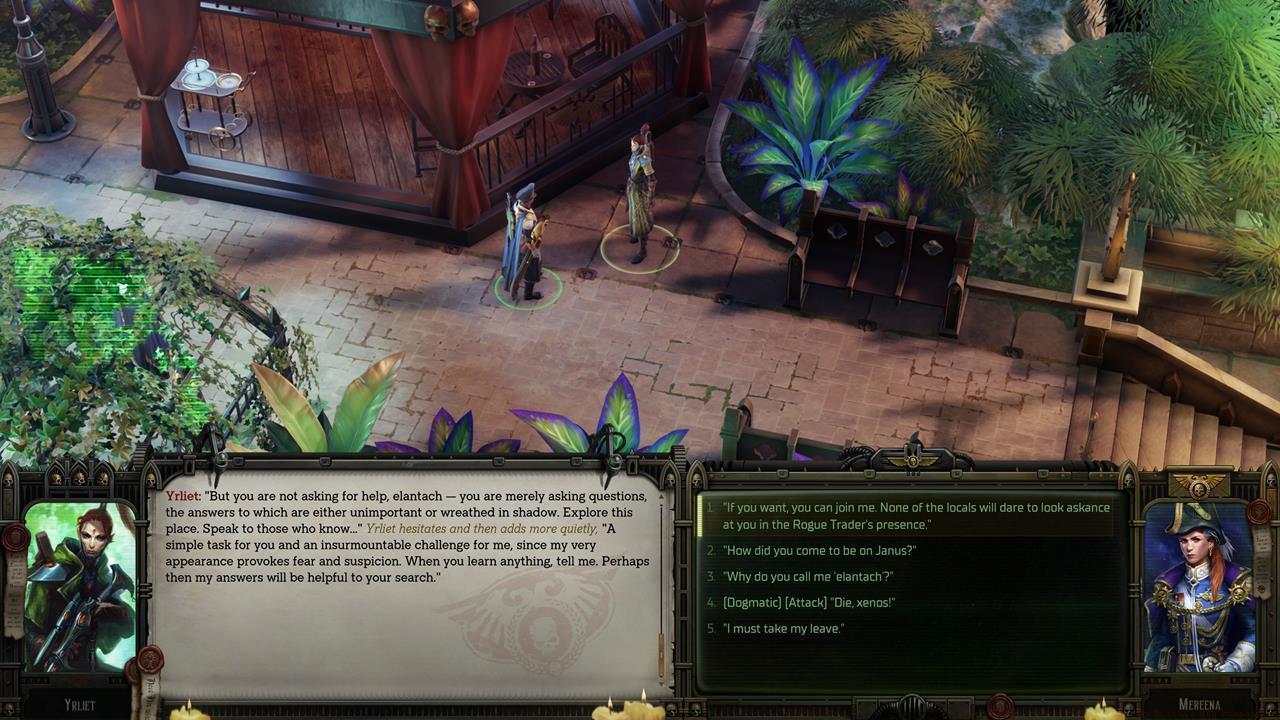Click Yrliet's speaker portrait
Viewport: 1280px width, 720px height.
[80, 587]
